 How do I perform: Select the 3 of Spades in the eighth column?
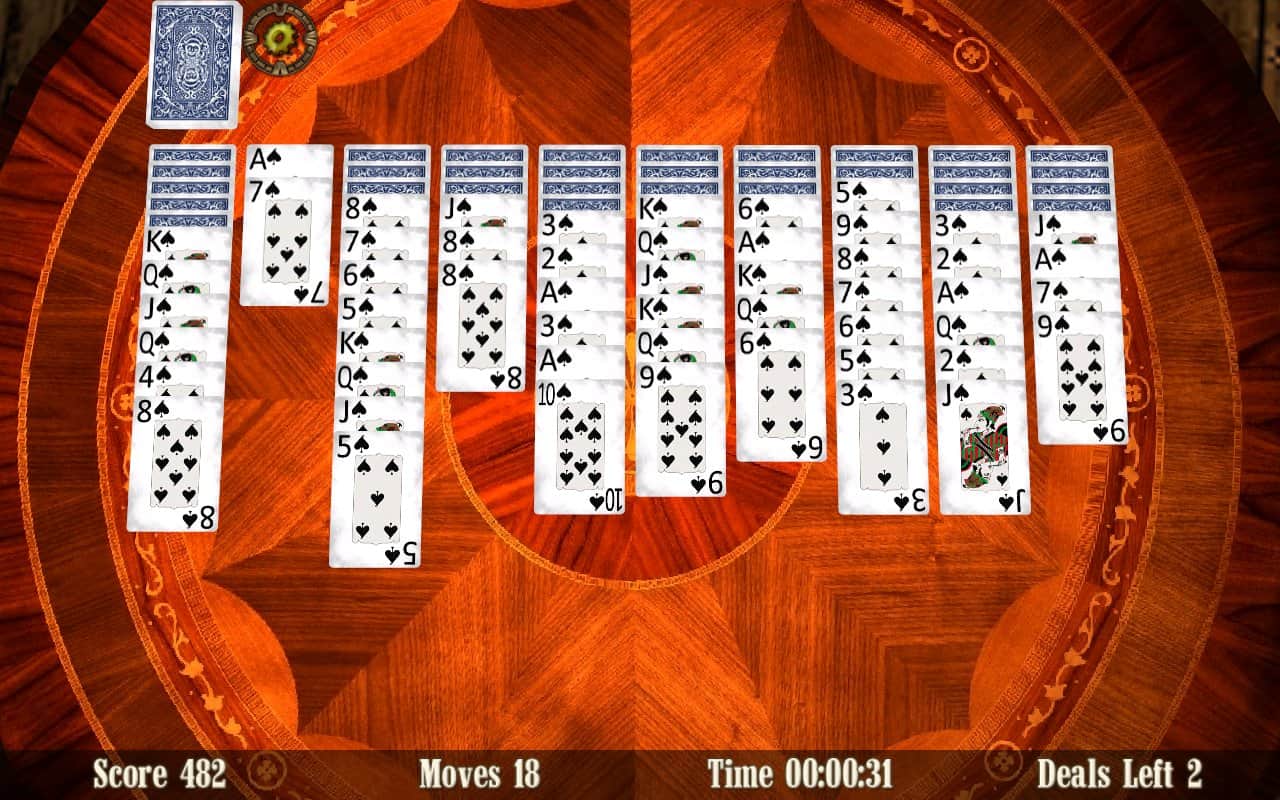click(875, 440)
